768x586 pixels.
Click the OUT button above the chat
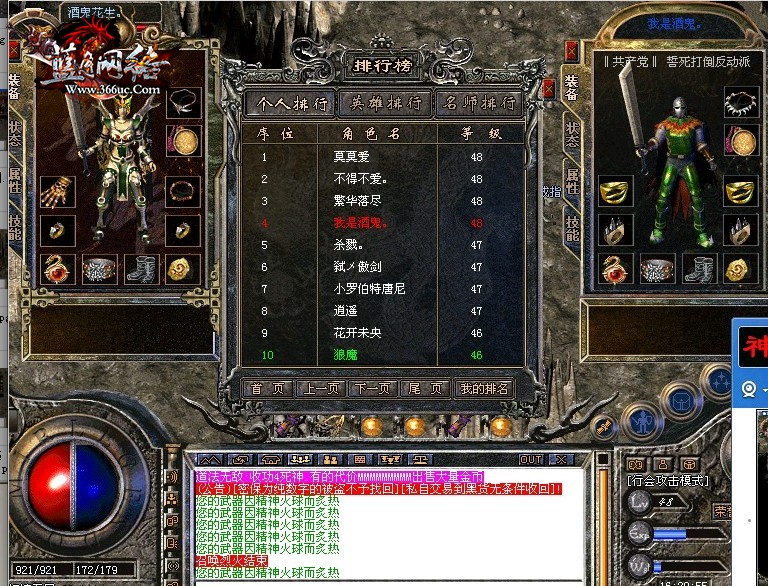(x=530, y=459)
